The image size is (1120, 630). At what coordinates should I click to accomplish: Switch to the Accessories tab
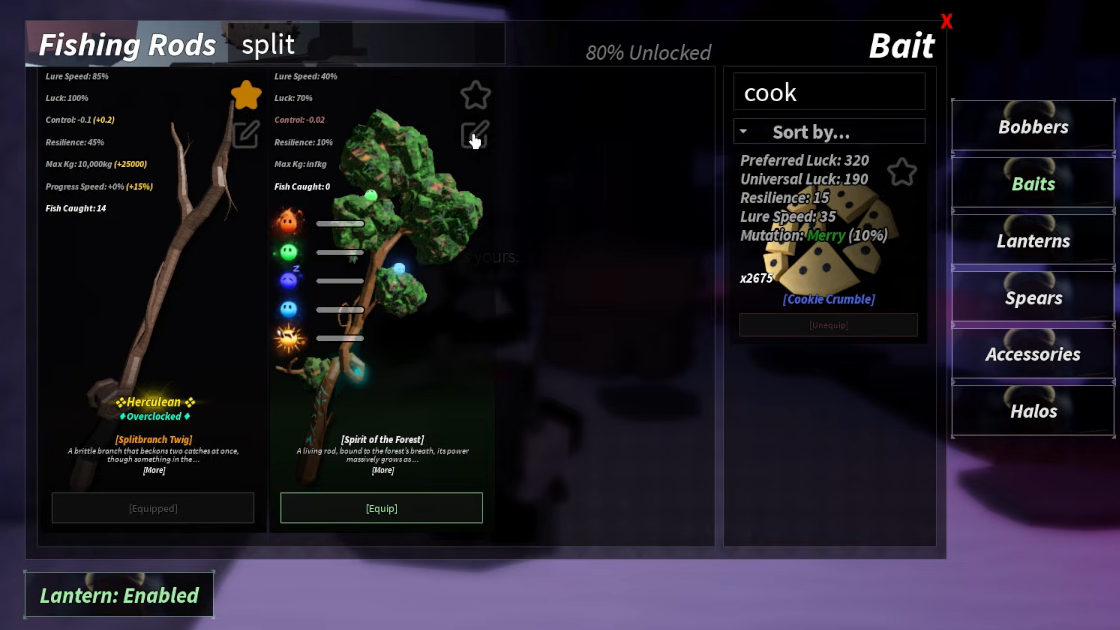(1033, 354)
